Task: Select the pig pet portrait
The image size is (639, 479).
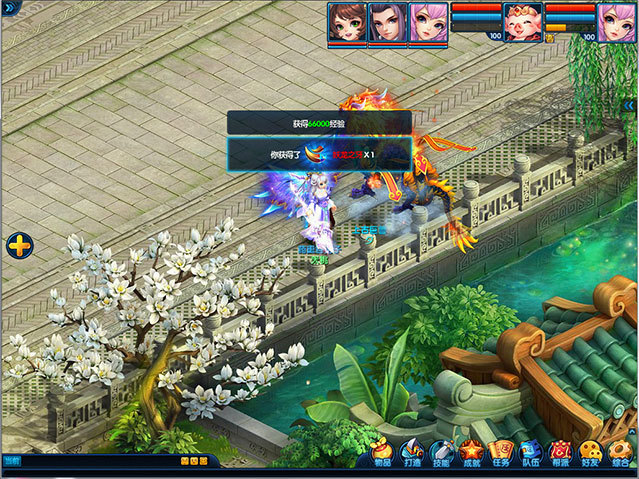Action: pos(521,22)
